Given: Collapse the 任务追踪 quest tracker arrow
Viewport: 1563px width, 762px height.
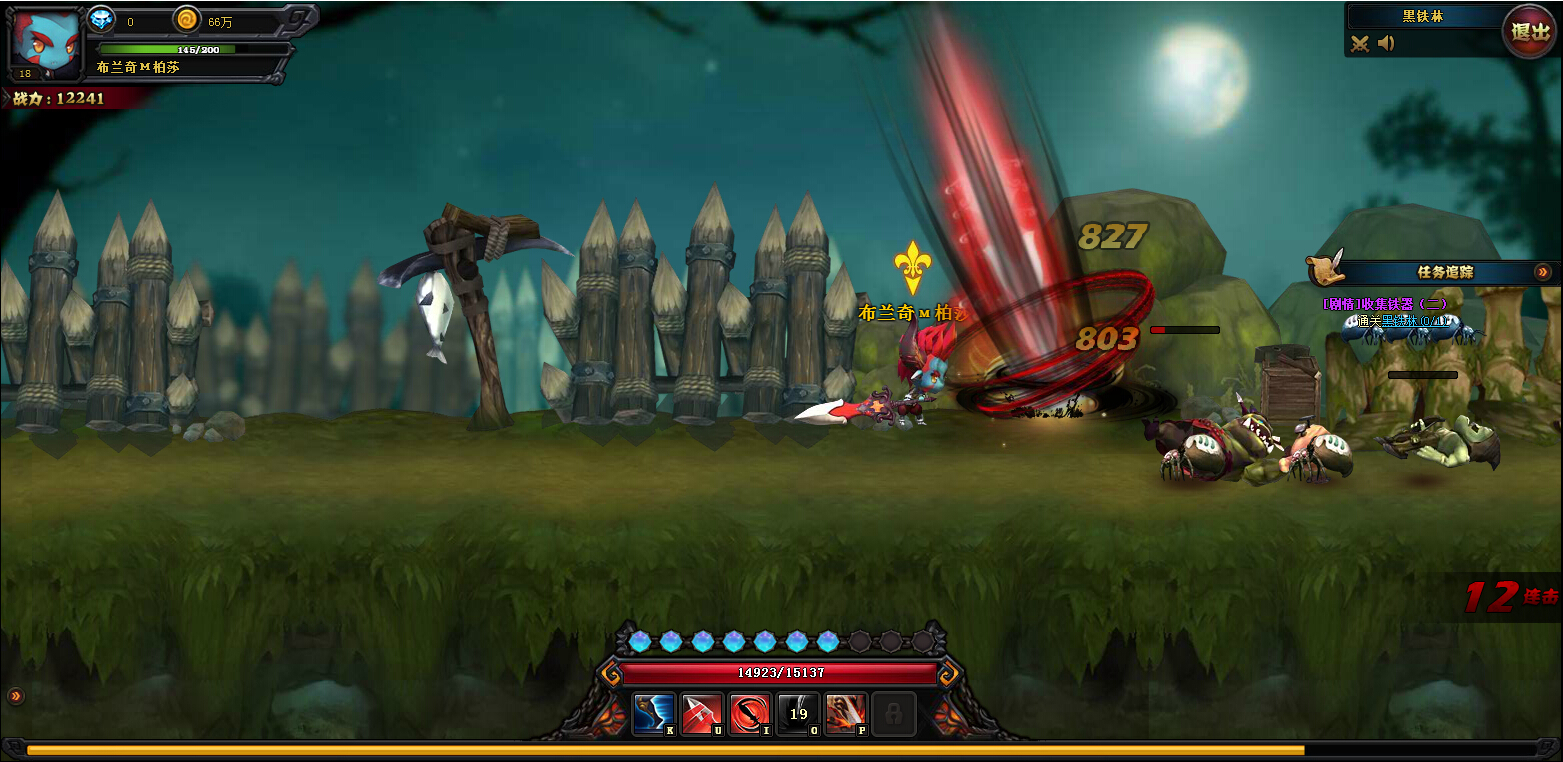Looking at the screenshot, I should [x=1542, y=271].
